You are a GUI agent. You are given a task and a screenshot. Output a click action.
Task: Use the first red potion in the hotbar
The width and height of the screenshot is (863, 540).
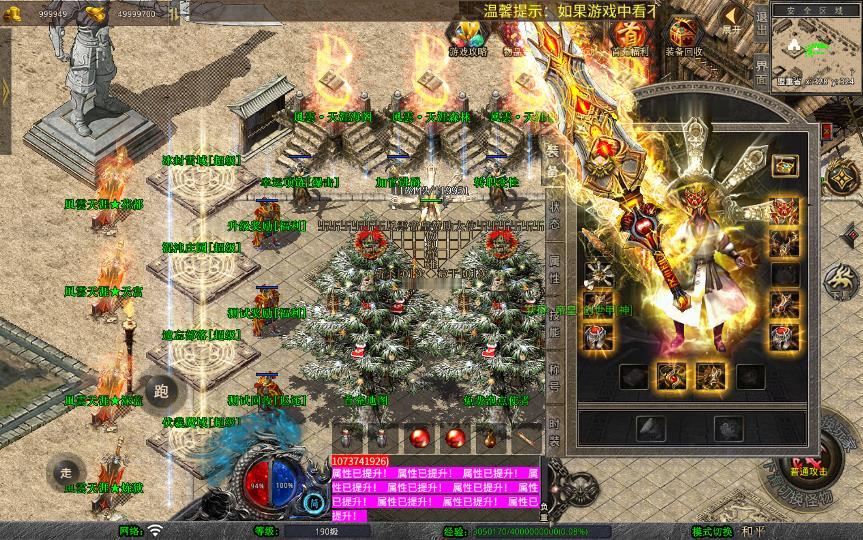click(x=415, y=438)
